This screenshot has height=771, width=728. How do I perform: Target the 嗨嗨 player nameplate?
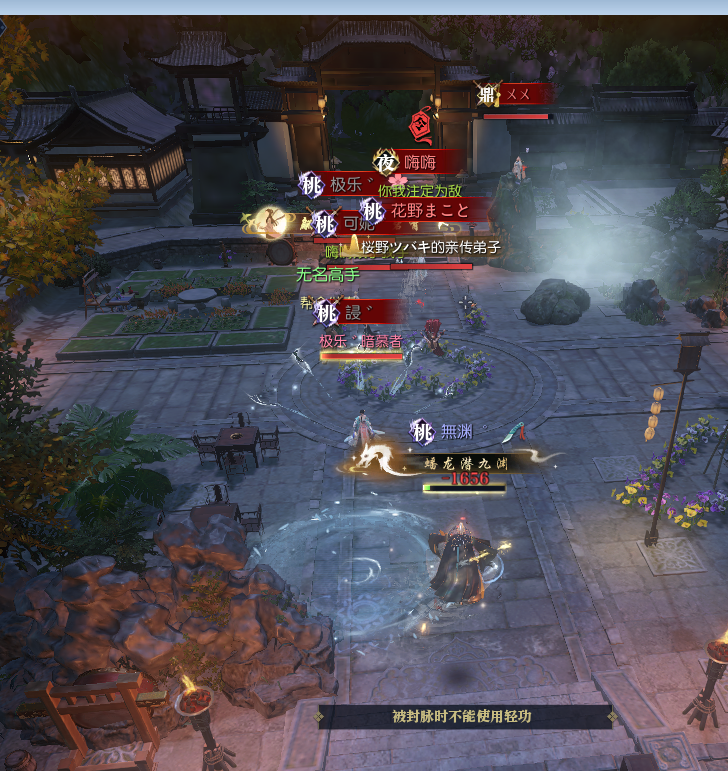pos(421,162)
